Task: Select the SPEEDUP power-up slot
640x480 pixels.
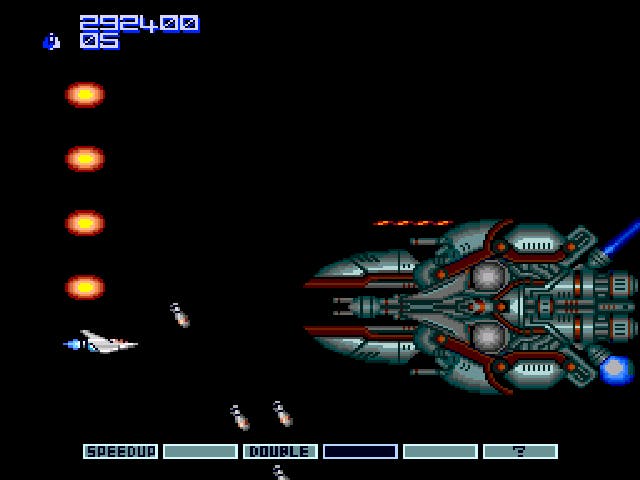Action: 120,452
